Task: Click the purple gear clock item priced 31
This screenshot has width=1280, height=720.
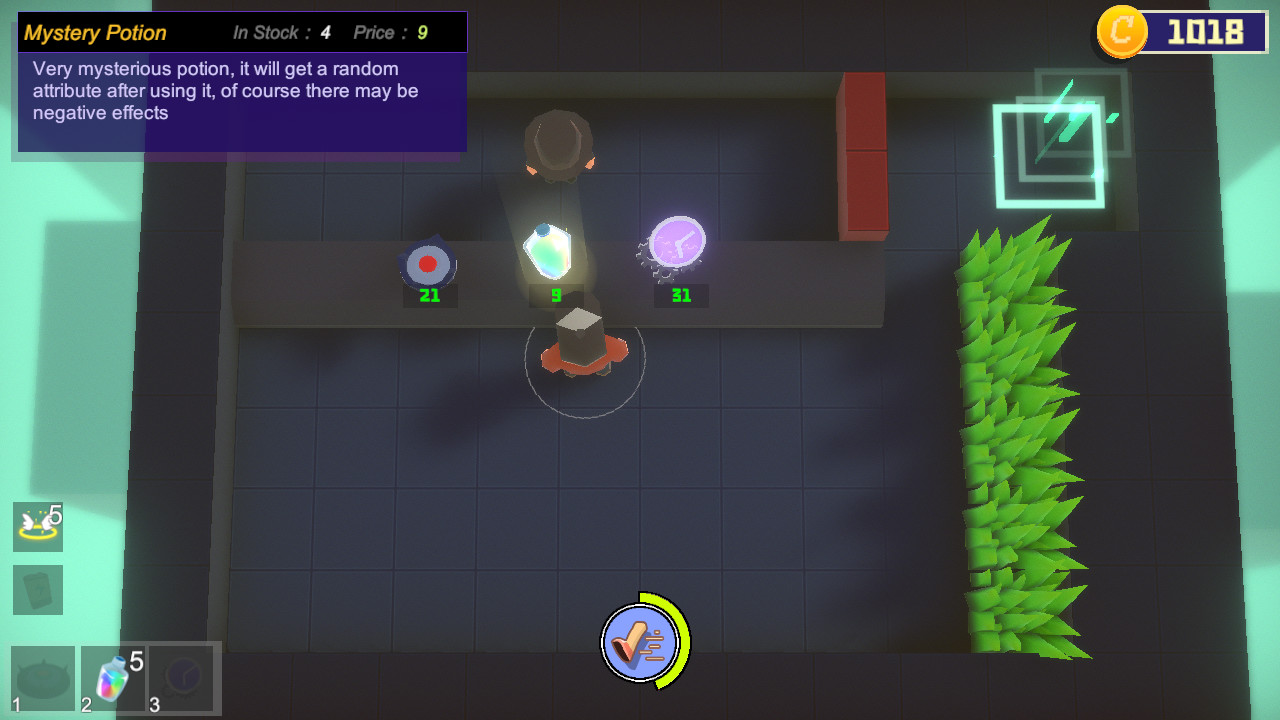Action: point(677,240)
